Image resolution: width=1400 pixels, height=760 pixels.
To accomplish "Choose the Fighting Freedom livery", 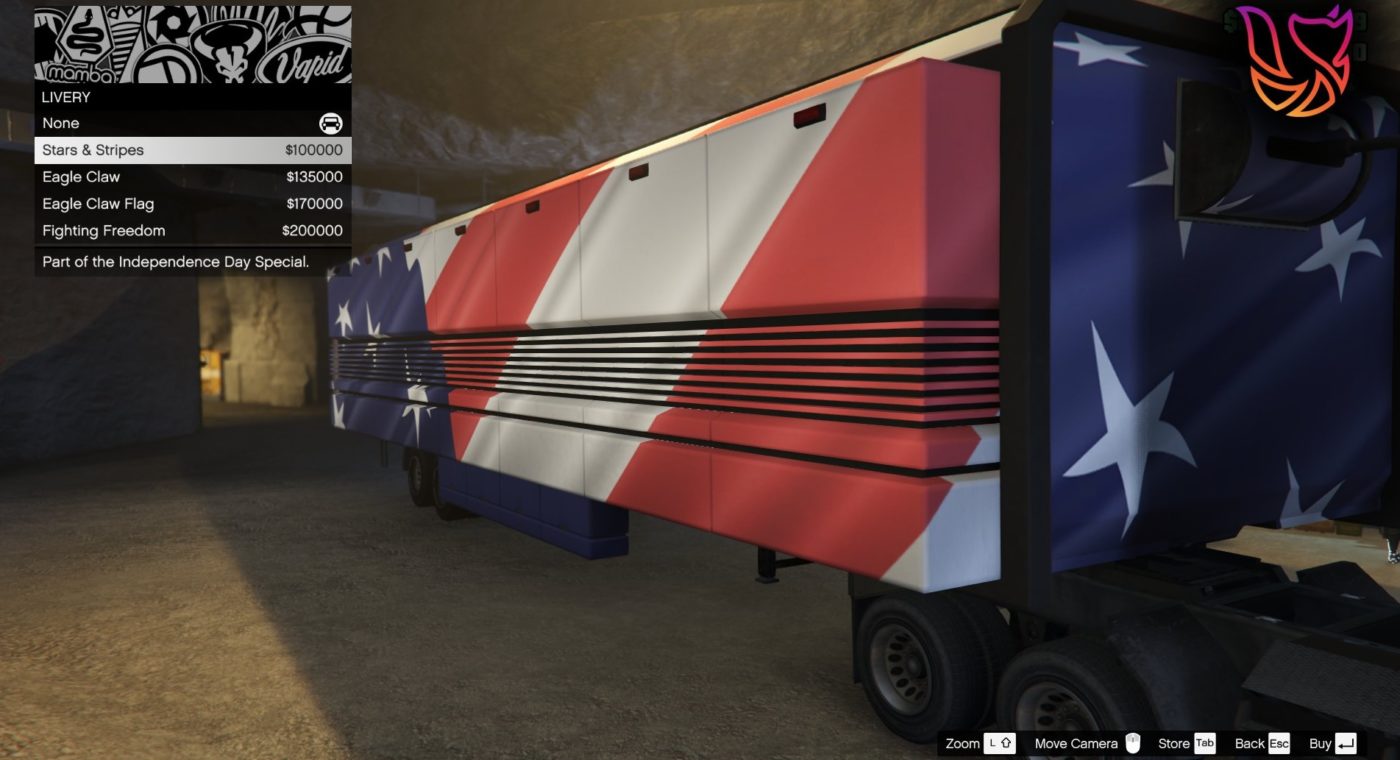I will click(192, 231).
